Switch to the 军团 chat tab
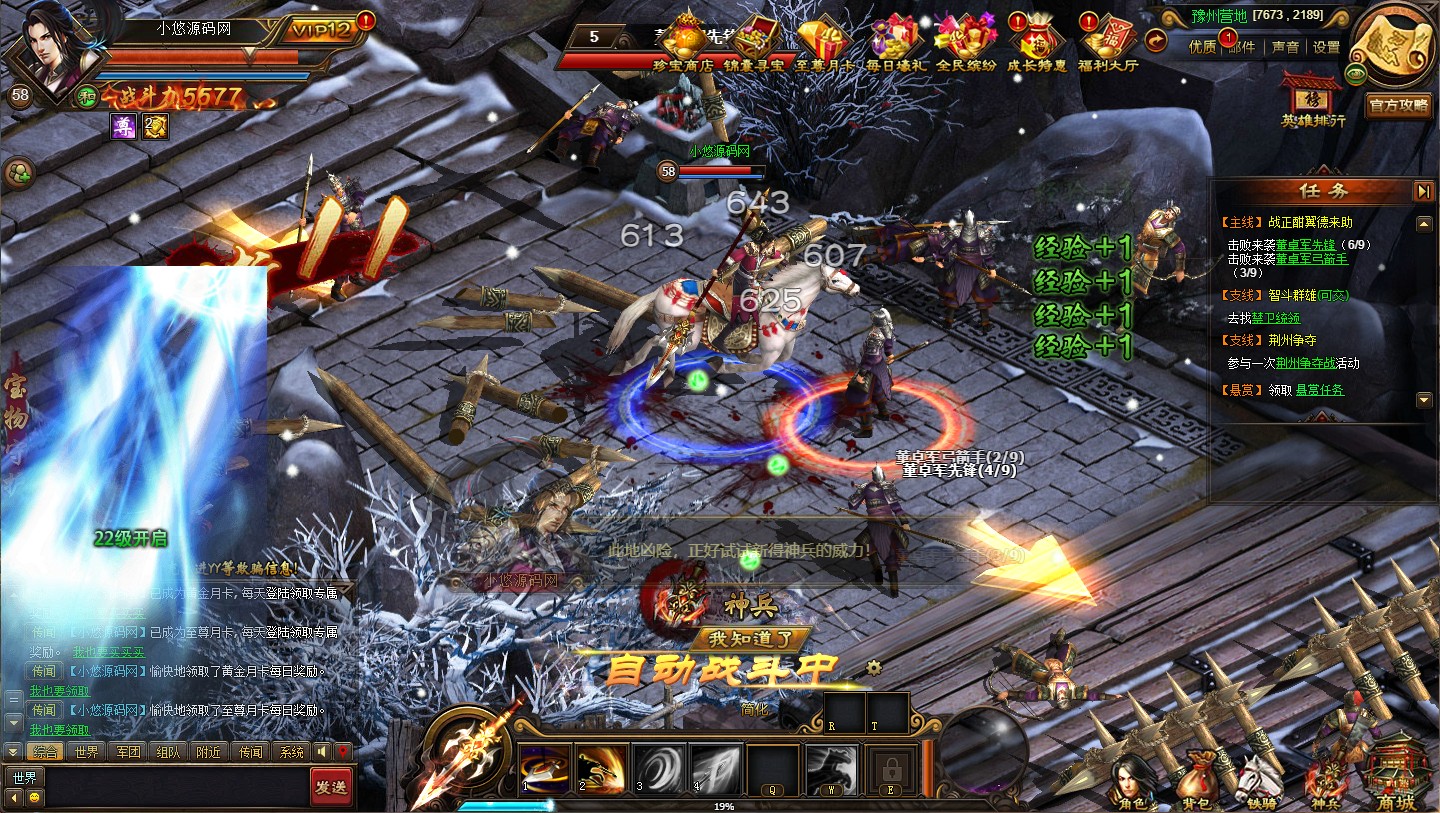Screen dimensions: 1440x813 (129, 752)
